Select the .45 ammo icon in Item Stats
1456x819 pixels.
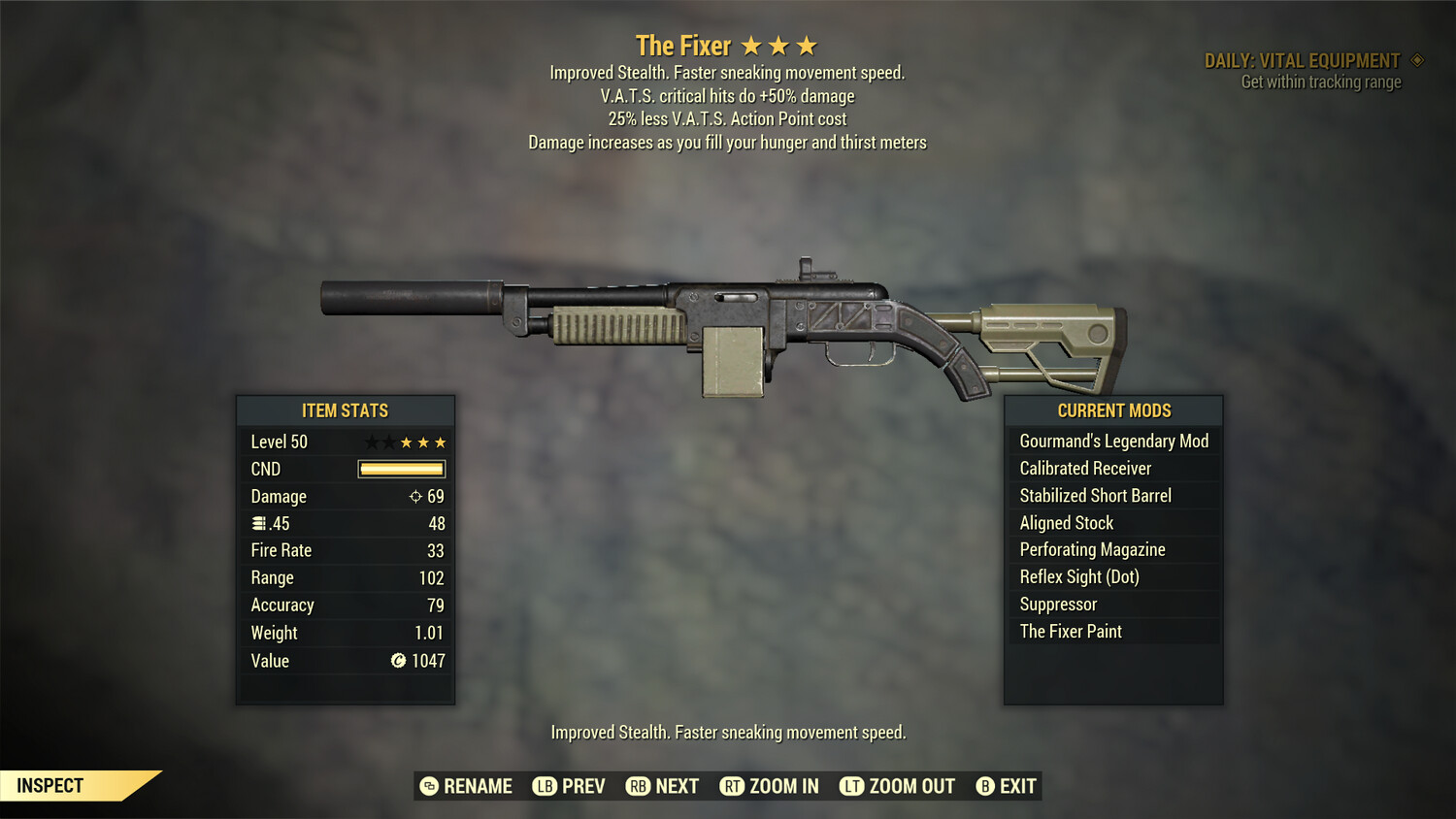[260, 523]
